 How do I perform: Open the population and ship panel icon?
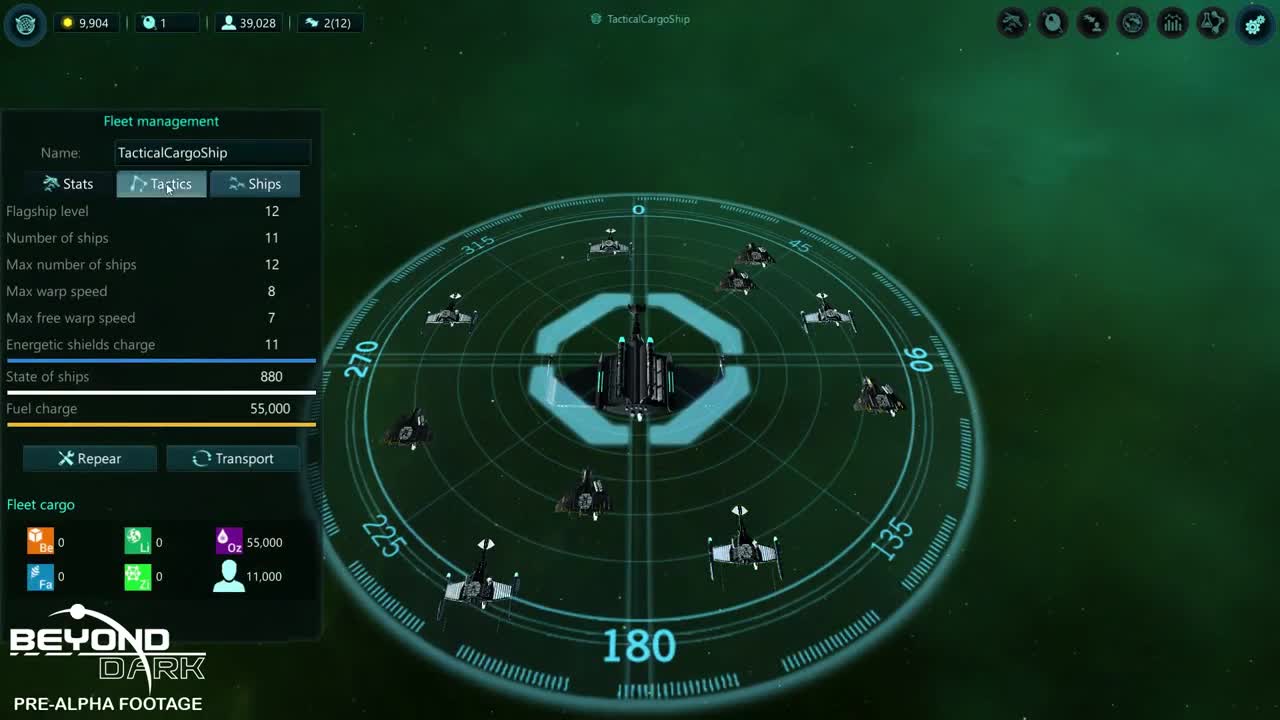[x=1092, y=23]
